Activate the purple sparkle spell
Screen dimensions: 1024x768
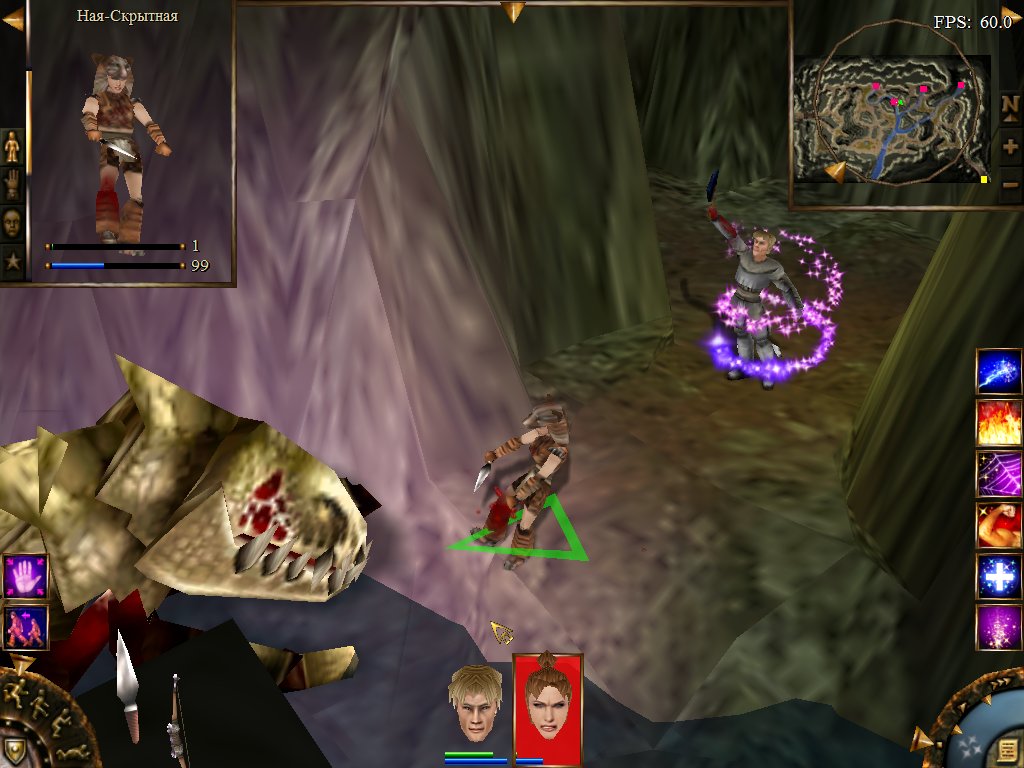tap(998, 628)
